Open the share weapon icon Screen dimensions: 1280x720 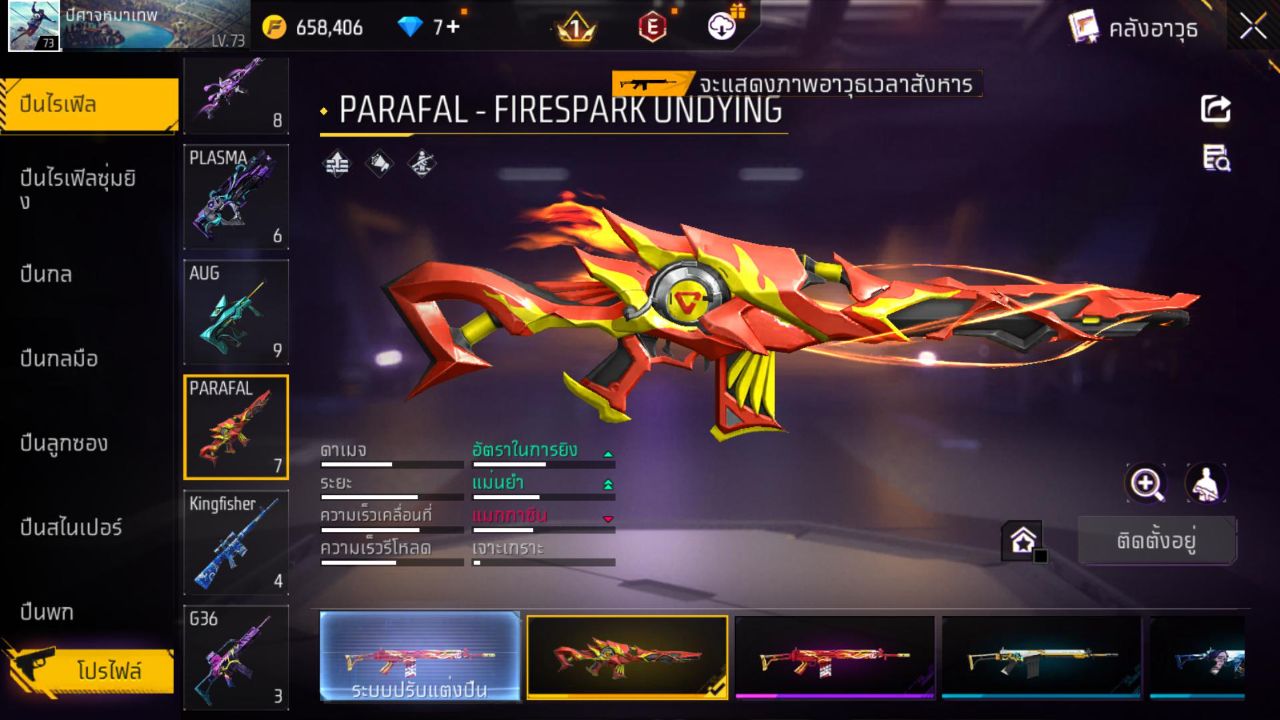pos(1214,110)
